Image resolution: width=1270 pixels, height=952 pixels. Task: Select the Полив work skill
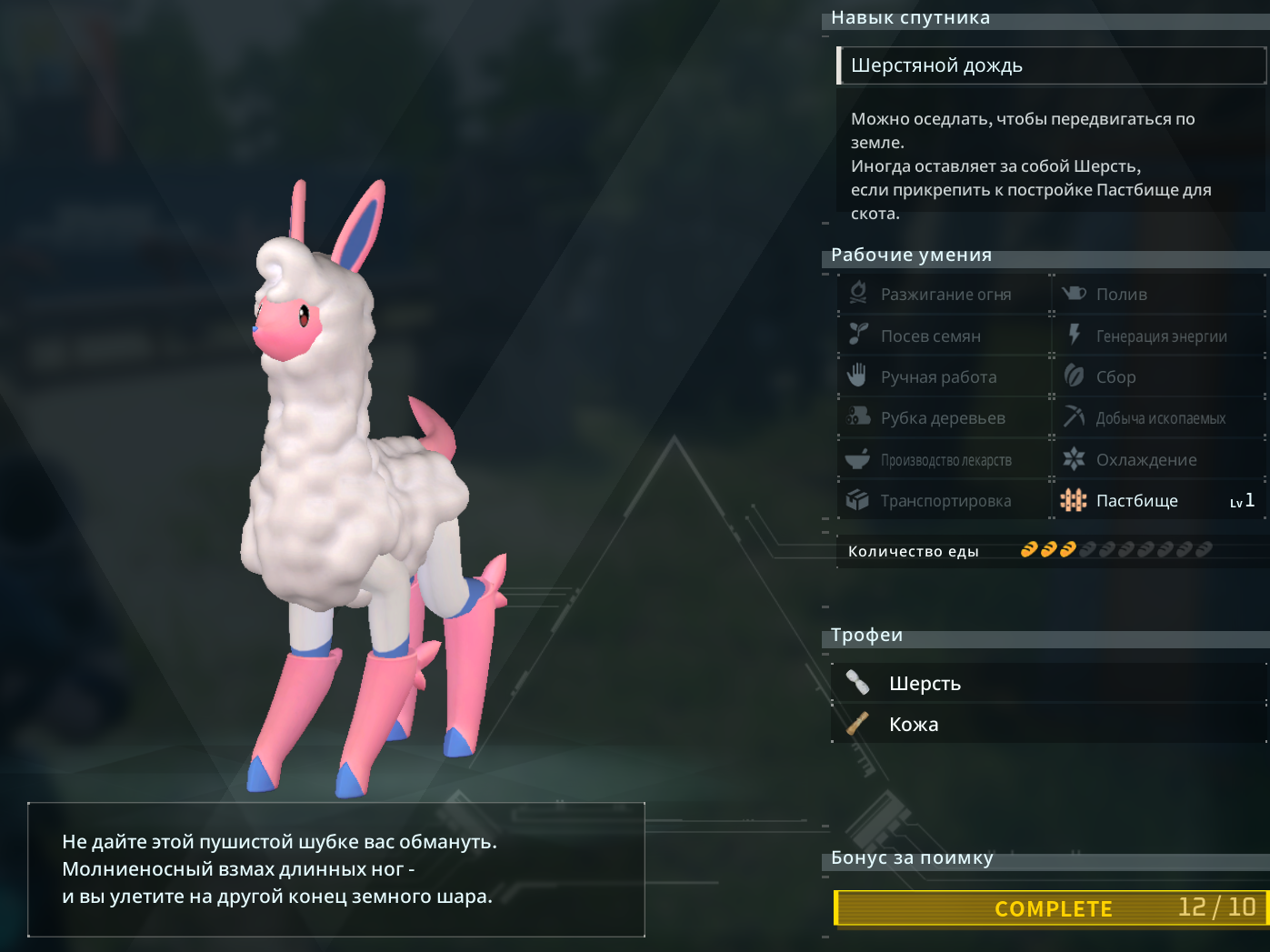click(x=1159, y=295)
